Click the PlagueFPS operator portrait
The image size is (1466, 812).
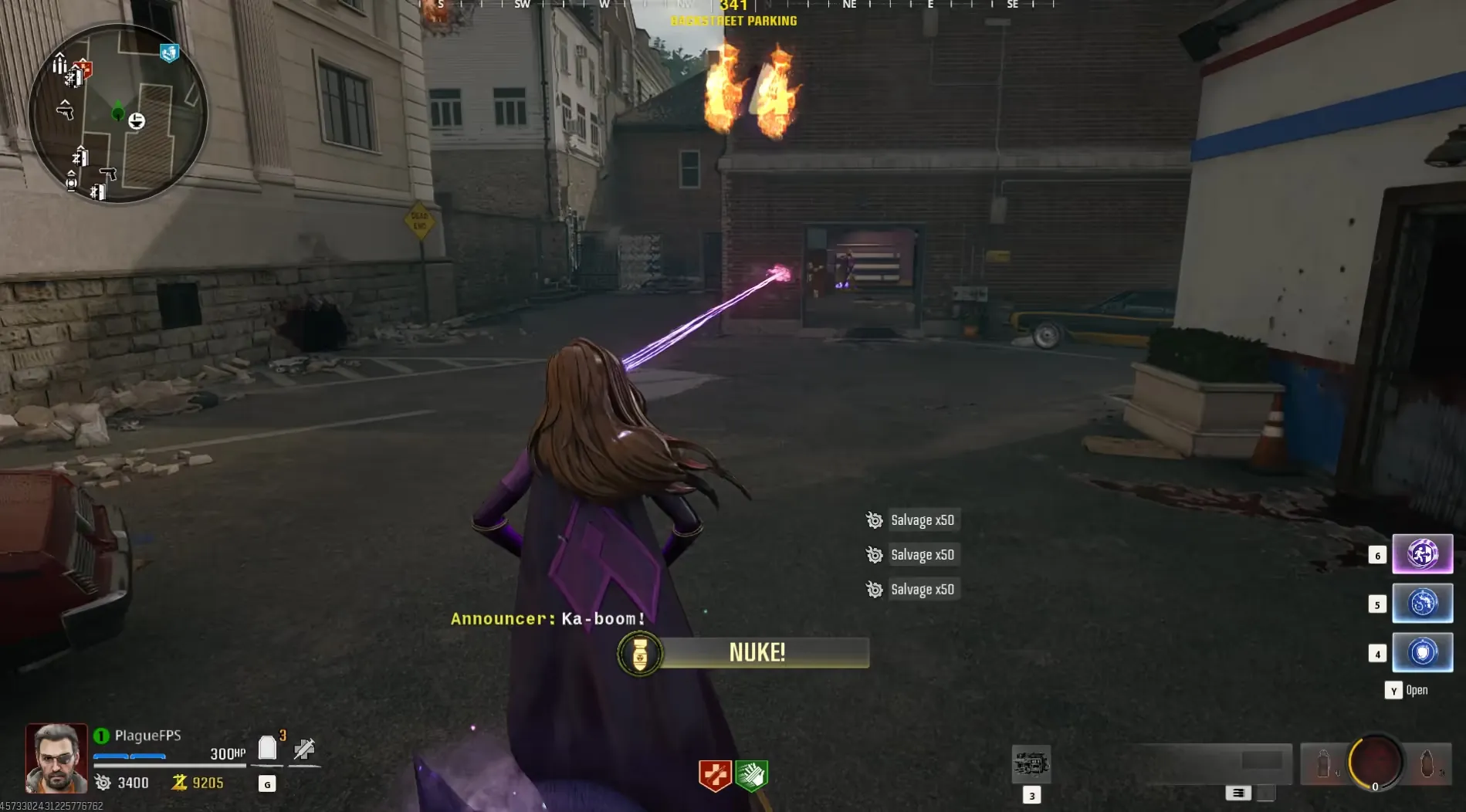click(56, 758)
